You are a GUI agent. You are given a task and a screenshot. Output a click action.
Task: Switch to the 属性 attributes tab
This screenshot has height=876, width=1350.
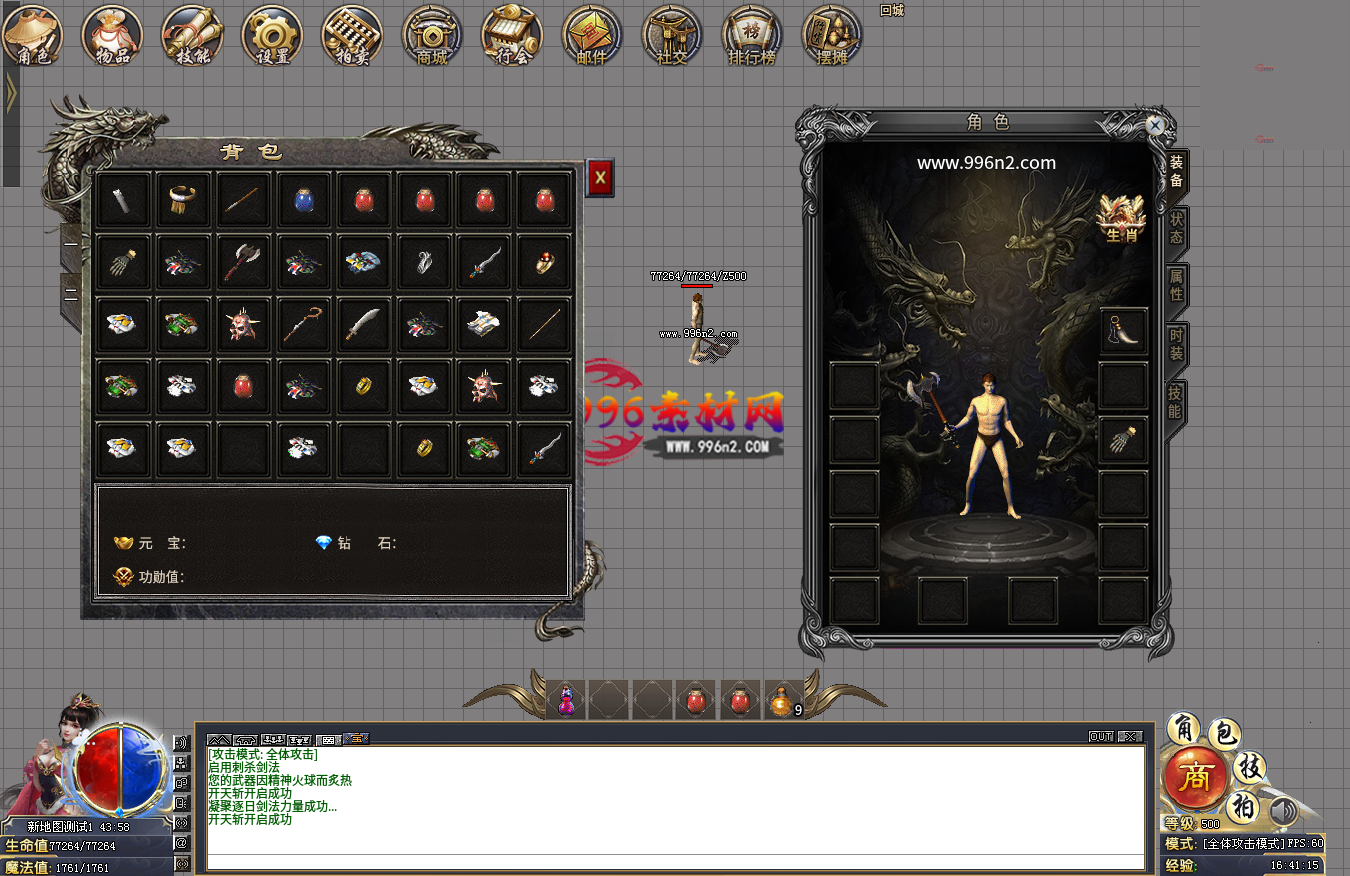pos(1177,286)
